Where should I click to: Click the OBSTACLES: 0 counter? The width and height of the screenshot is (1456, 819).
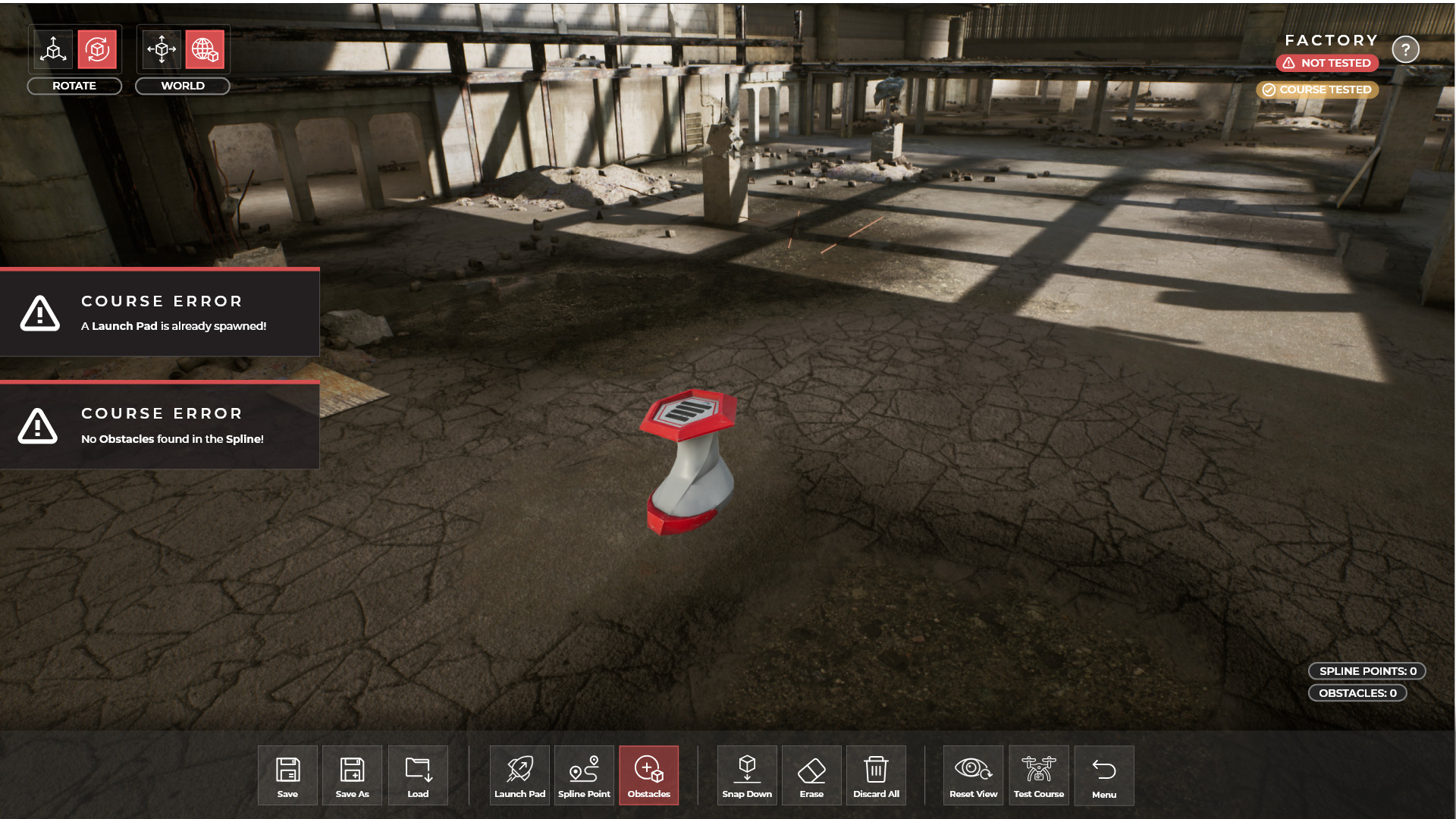click(1357, 692)
